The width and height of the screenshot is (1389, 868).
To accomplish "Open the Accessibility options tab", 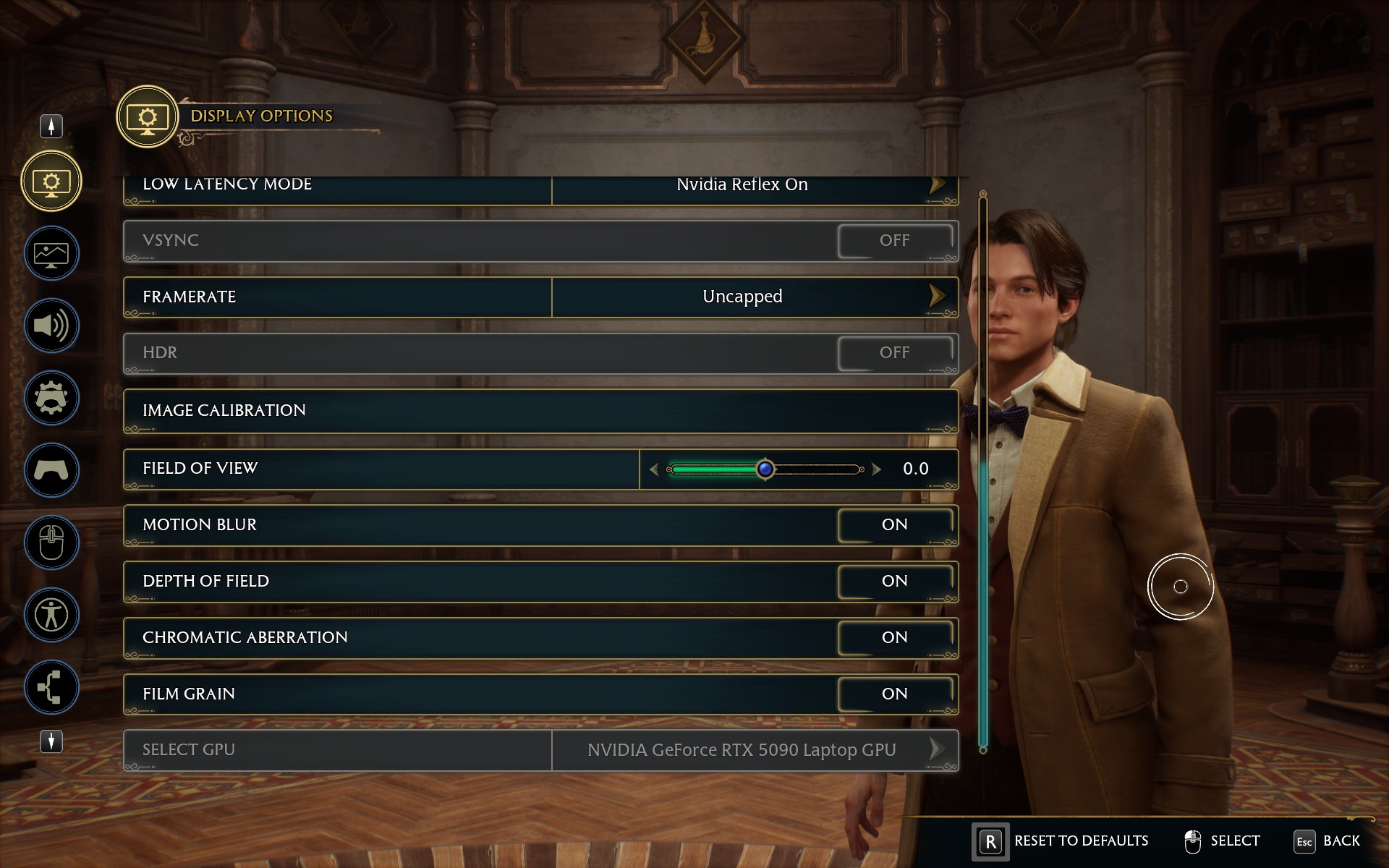I will (51, 615).
